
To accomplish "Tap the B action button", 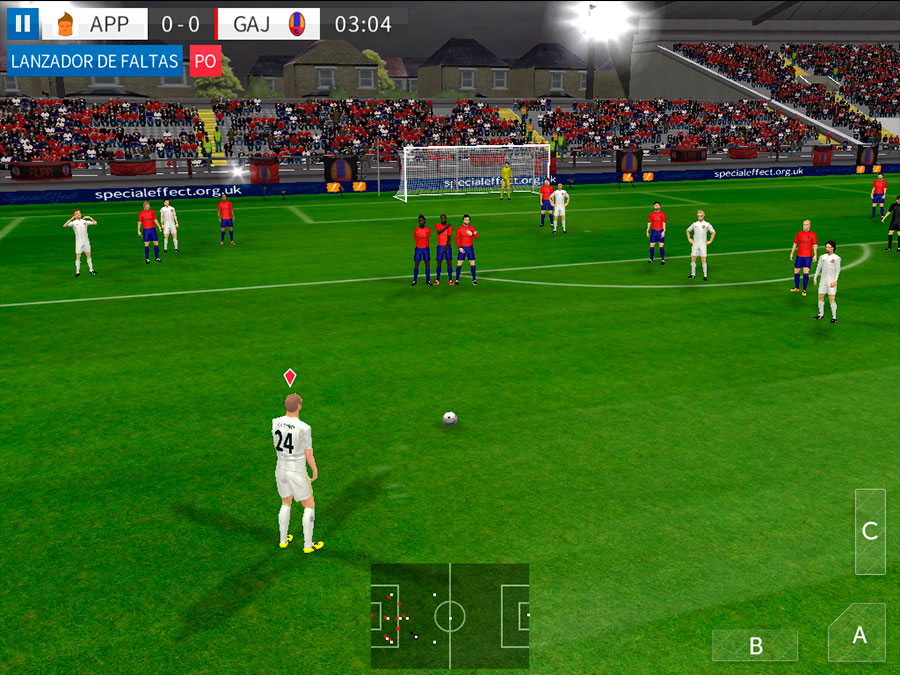I will (755, 646).
